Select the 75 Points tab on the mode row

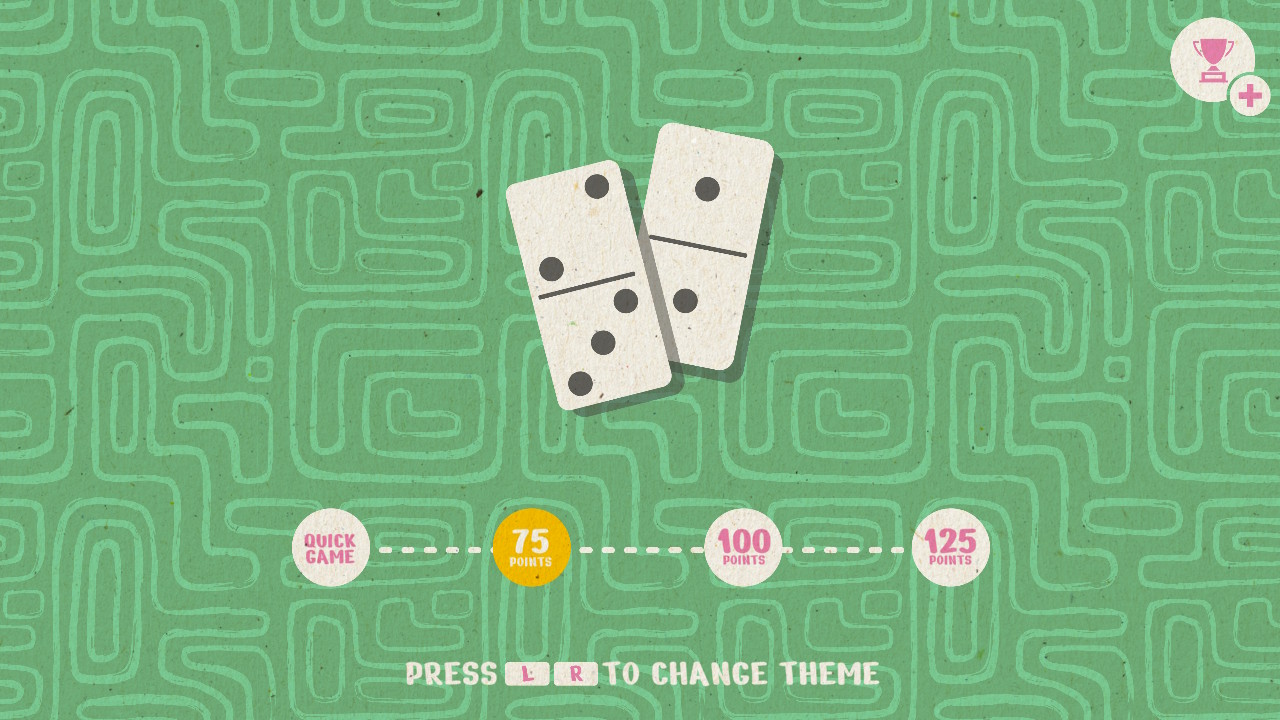(530, 546)
